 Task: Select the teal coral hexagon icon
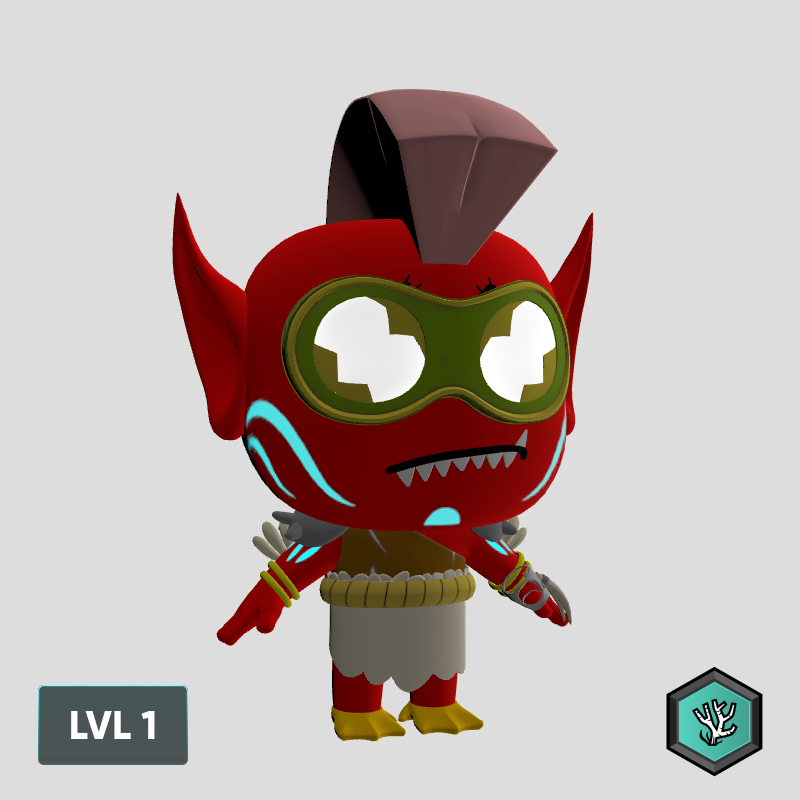pos(714,720)
